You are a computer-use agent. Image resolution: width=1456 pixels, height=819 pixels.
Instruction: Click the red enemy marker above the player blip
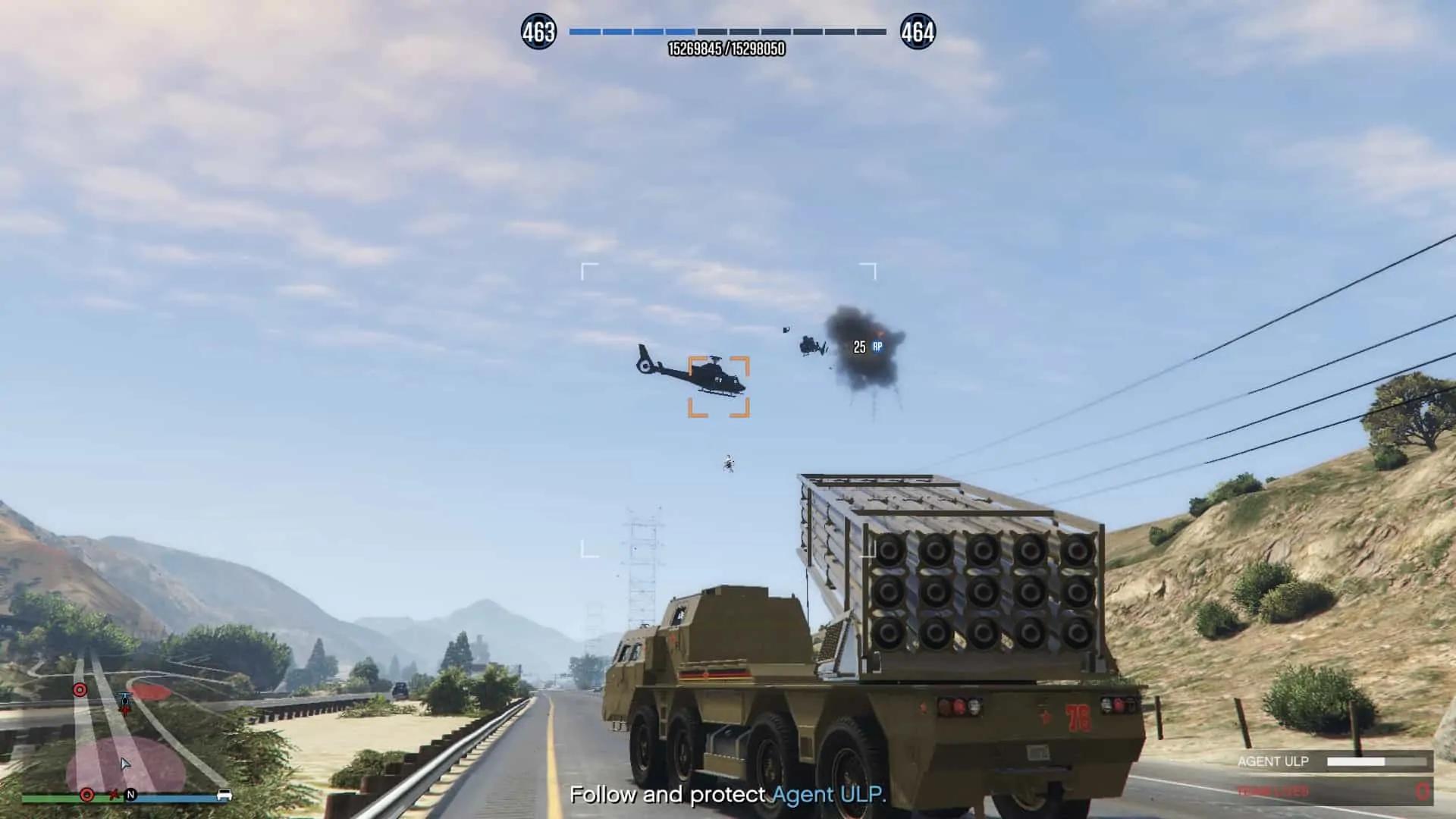pyautogui.click(x=125, y=711)
